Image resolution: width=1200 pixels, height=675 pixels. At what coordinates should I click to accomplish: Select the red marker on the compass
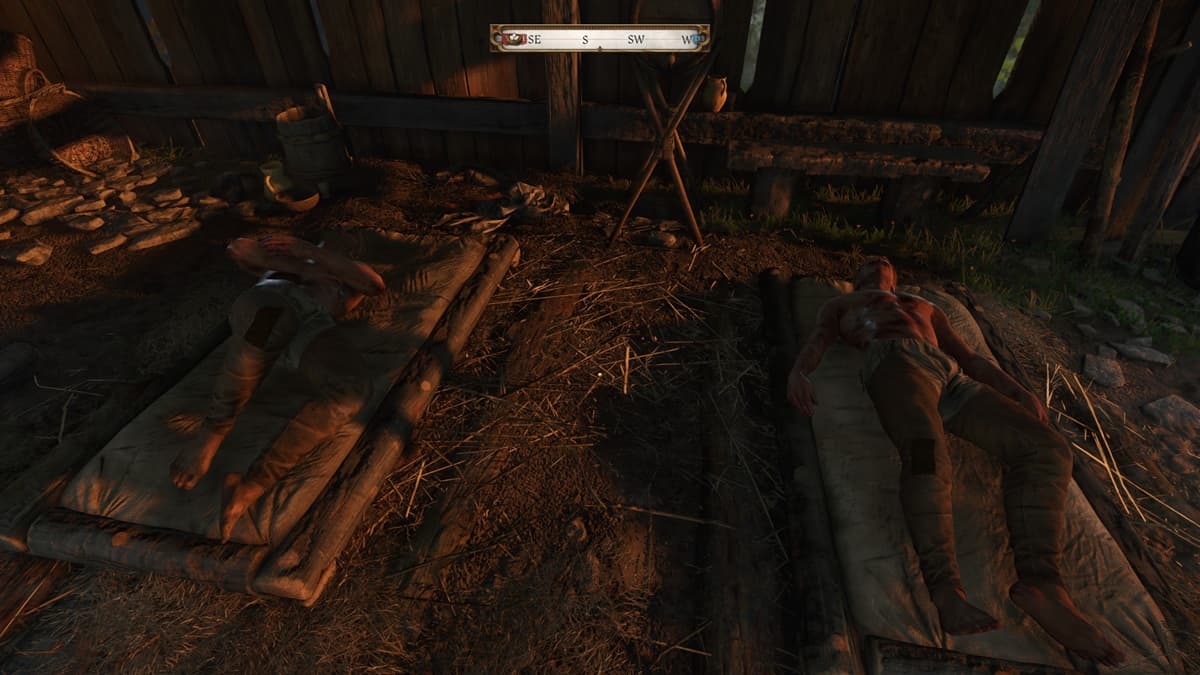tap(514, 39)
